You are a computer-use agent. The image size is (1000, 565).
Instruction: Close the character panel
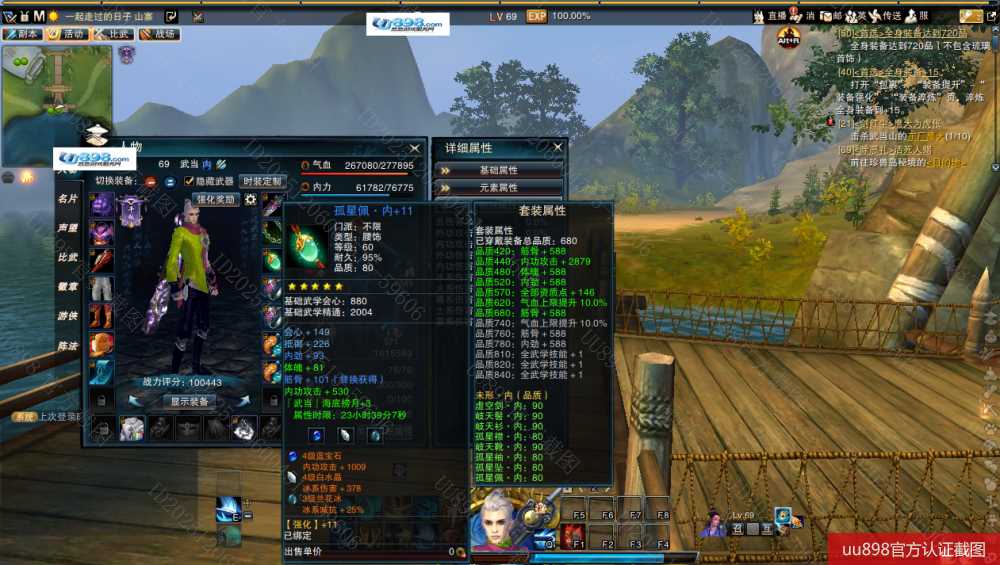click(414, 148)
